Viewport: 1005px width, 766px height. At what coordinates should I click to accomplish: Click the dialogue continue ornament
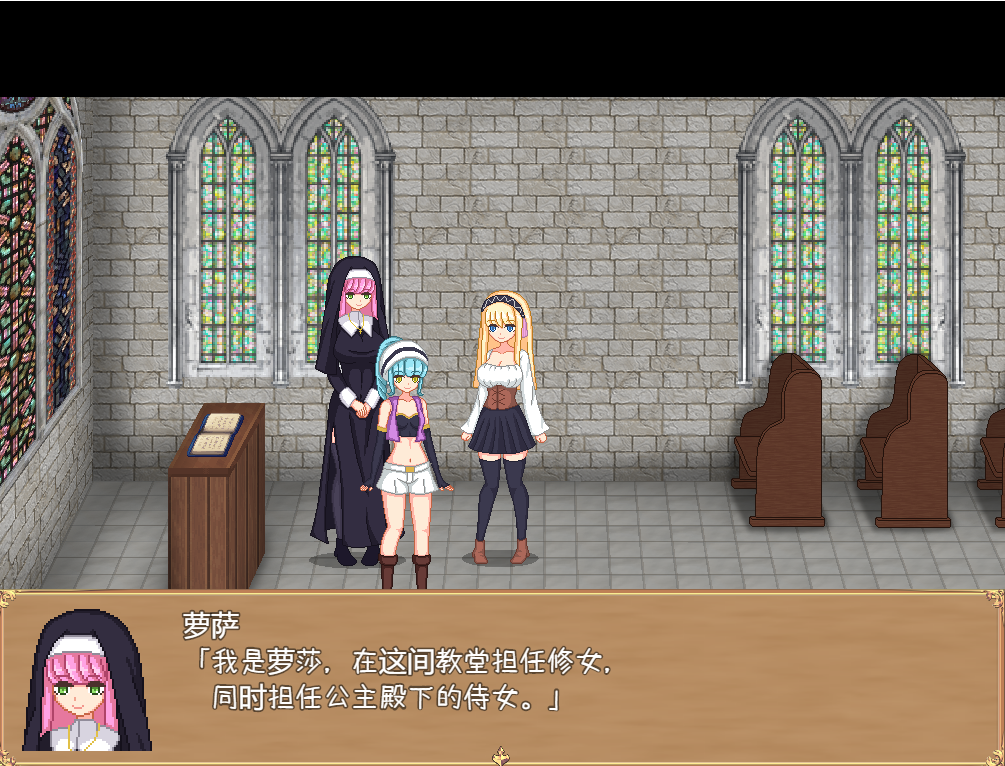[503, 756]
